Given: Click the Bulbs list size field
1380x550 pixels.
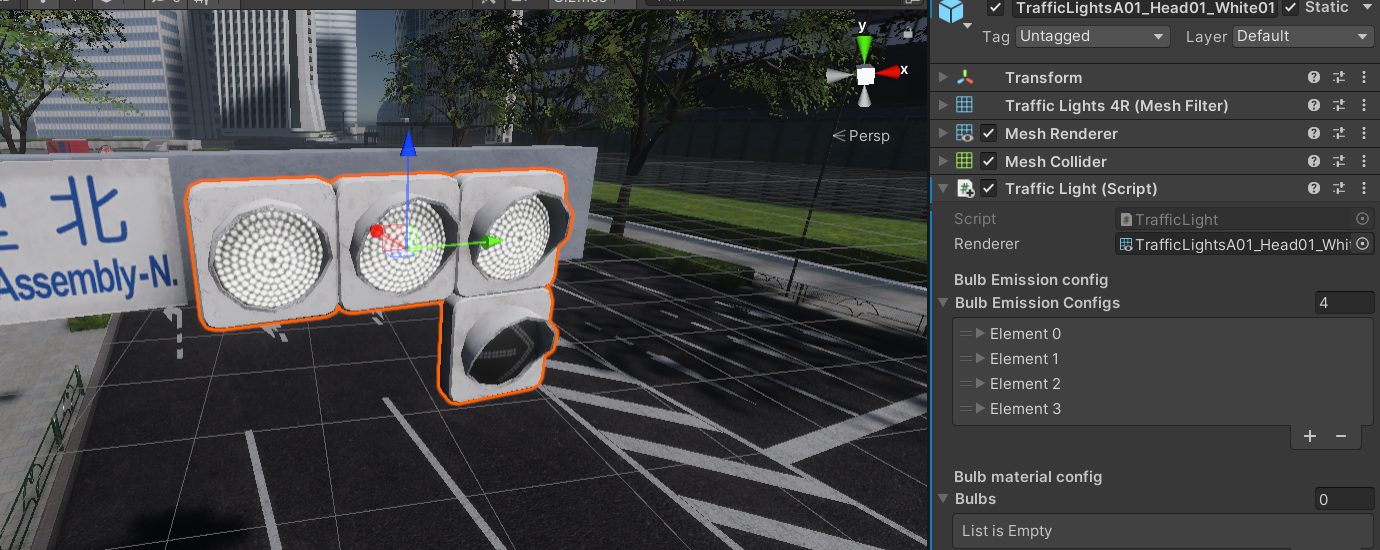Looking at the screenshot, I should pos(1344,499).
